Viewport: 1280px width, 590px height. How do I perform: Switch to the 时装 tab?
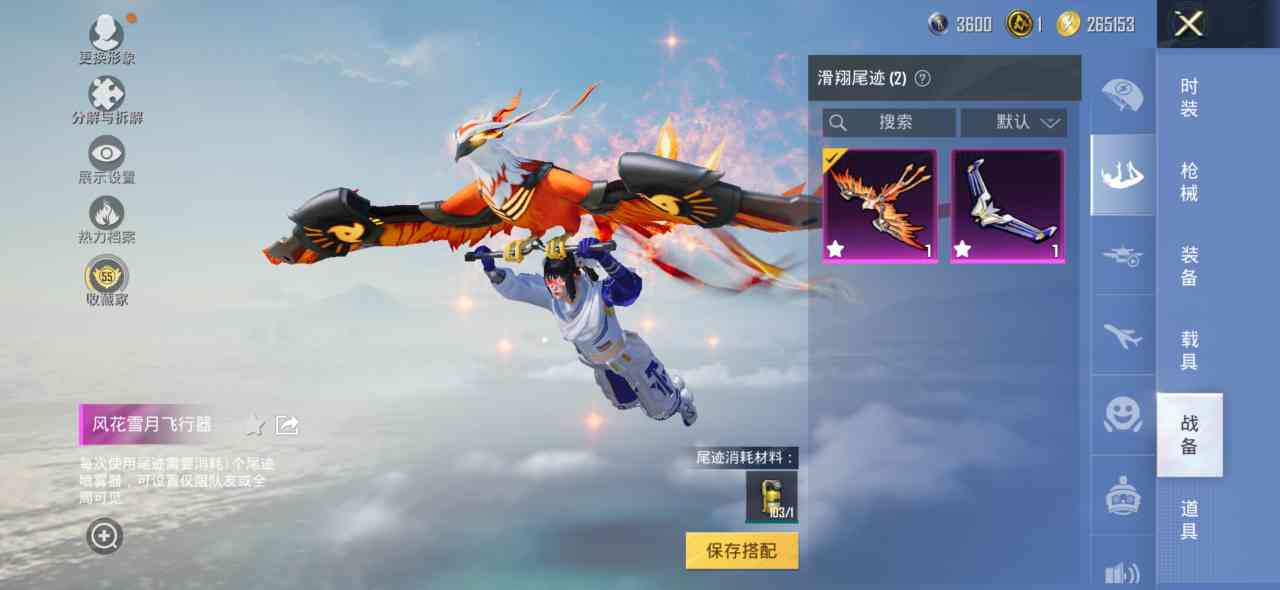click(x=1189, y=98)
